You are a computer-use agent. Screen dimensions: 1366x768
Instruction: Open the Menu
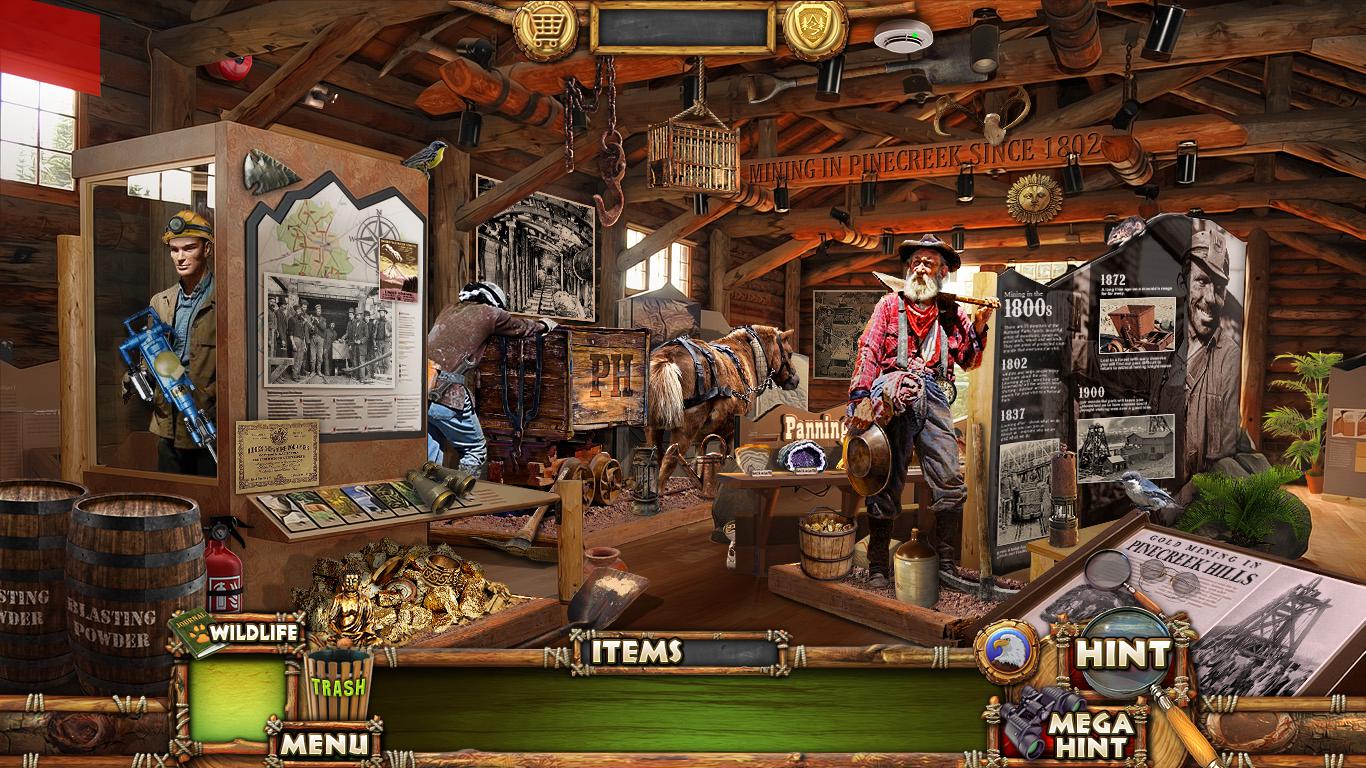323,743
